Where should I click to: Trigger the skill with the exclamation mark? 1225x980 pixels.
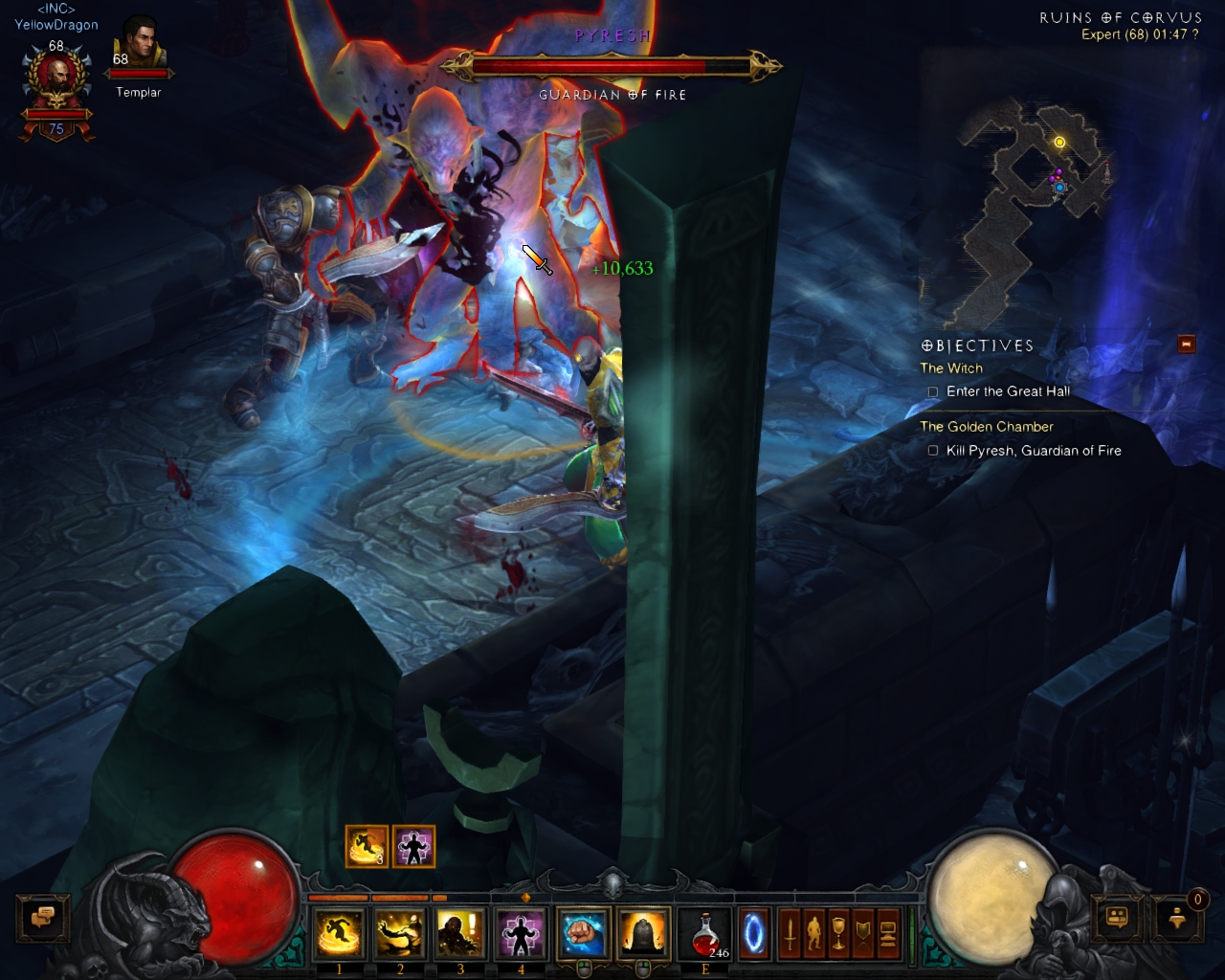[x=460, y=933]
